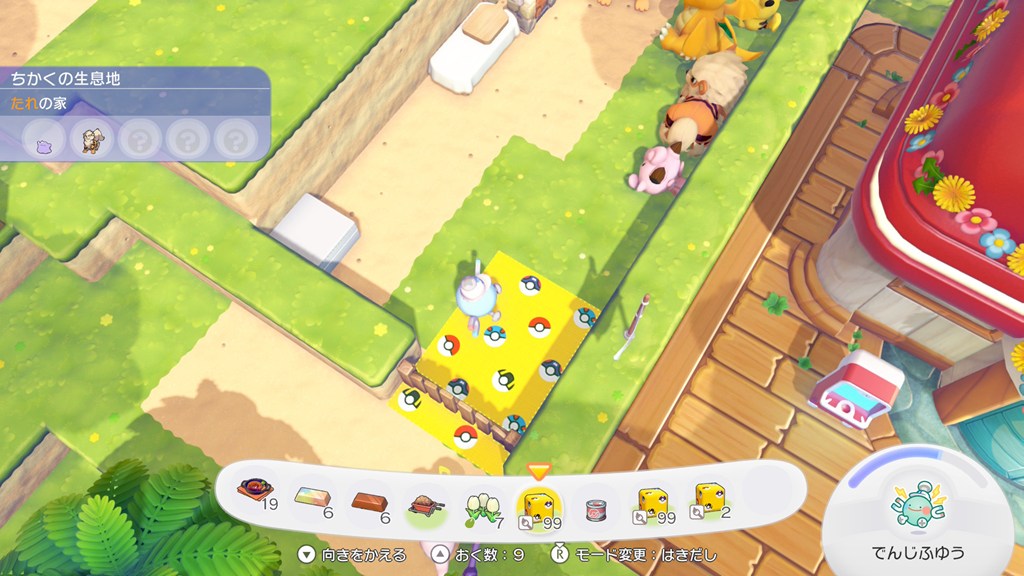Click the Ditto icon in nearby habitat panel
Image resolution: width=1024 pixels, height=576 pixels.
point(44,138)
